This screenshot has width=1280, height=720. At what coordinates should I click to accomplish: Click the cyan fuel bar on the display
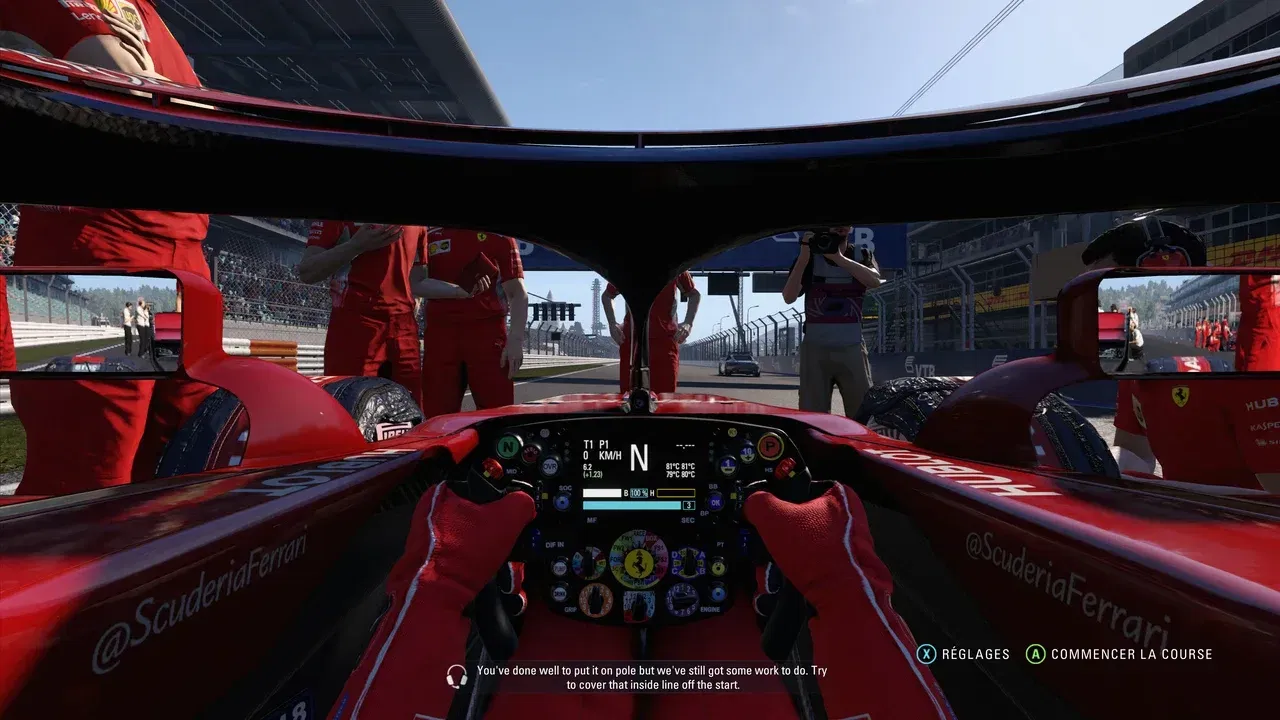point(632,503)
